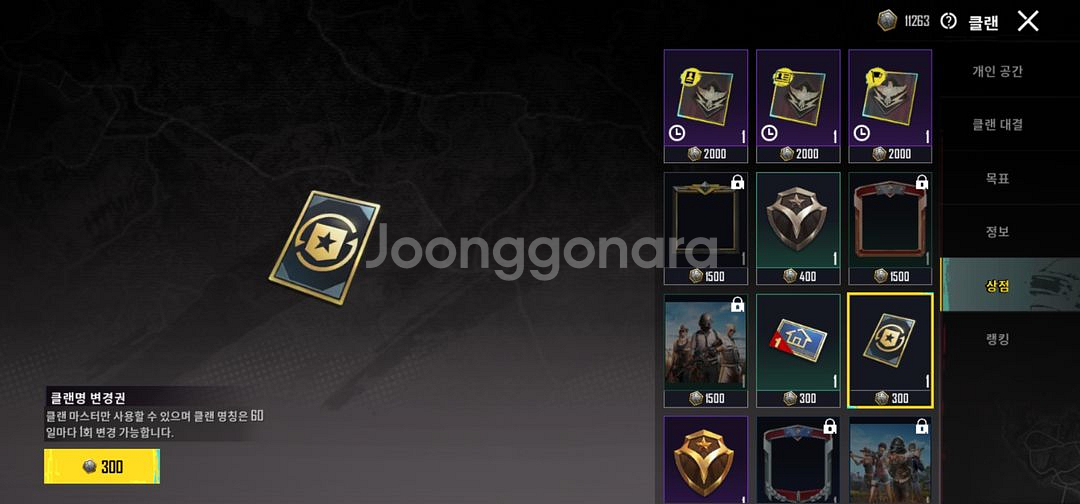Pick the locked red frame item
The height and width of the screenshot is (504, 1080).
click(890, 228)
